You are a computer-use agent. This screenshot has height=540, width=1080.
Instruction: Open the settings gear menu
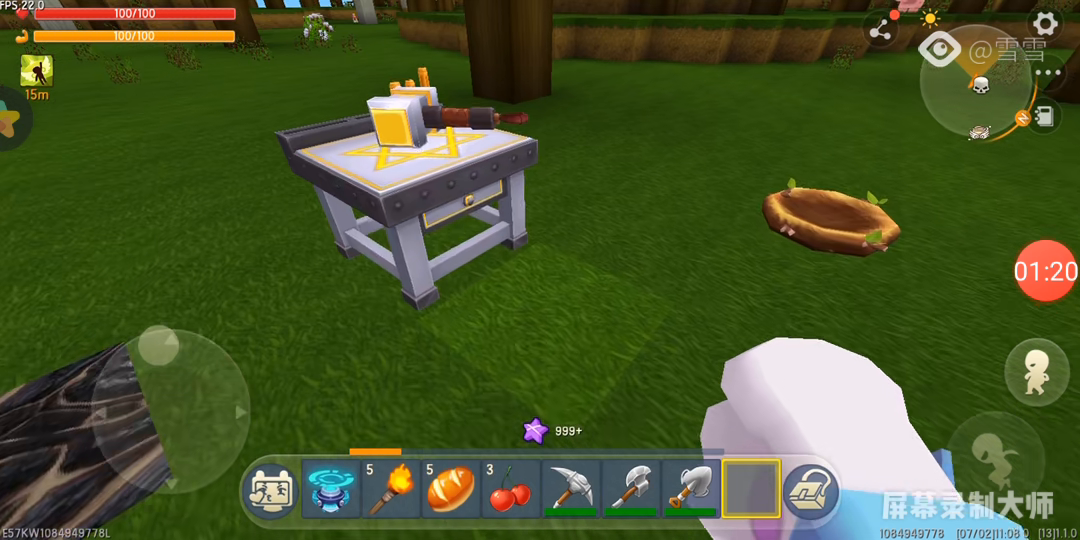(1045, 23)
